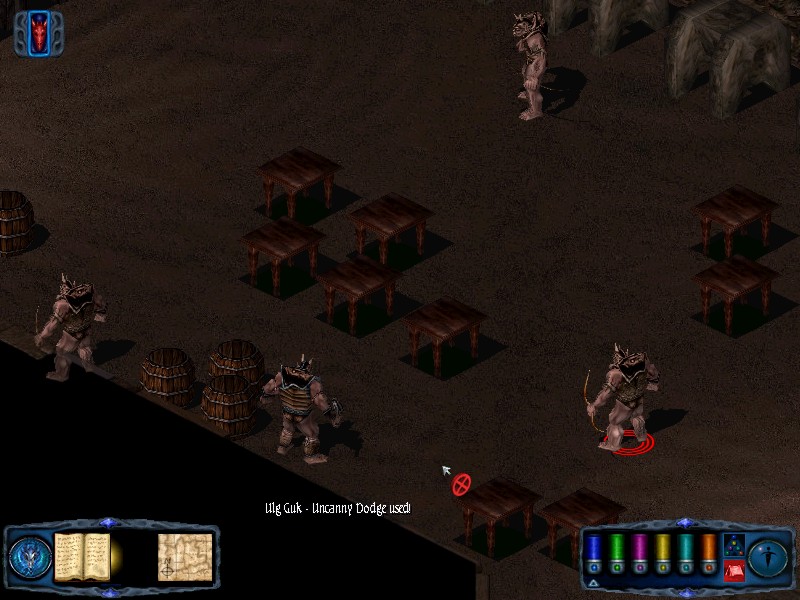The height and width of the screenshot is (600, 800).
Task: Click the red tent rest icon
Action: 733,571
